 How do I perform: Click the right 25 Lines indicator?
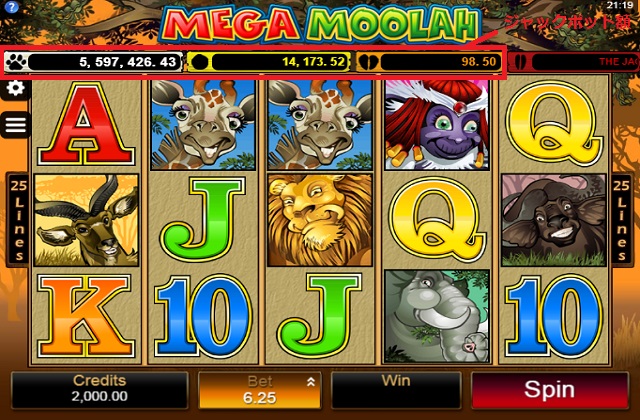(621, 220)
